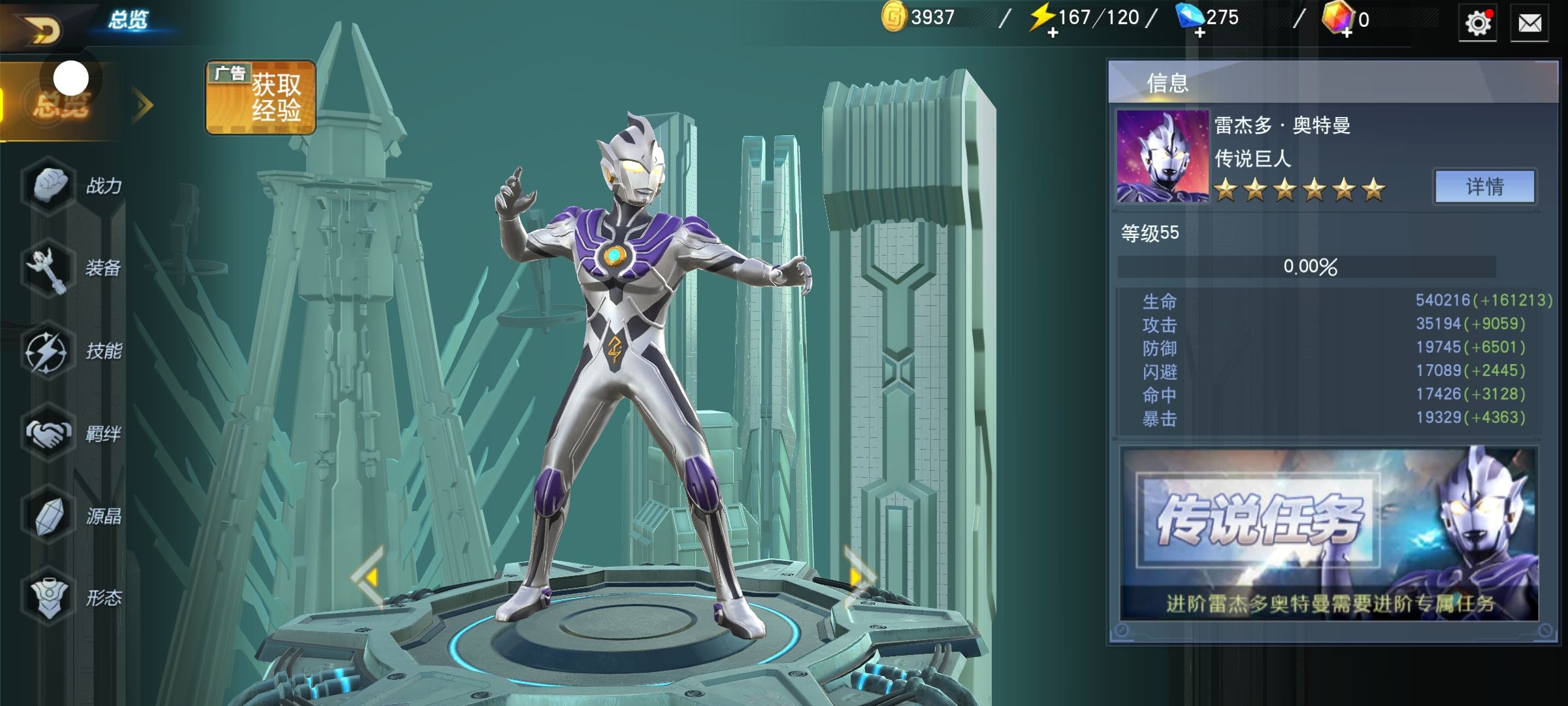Add rainbow gems with the plus icon

(1347, 33)
